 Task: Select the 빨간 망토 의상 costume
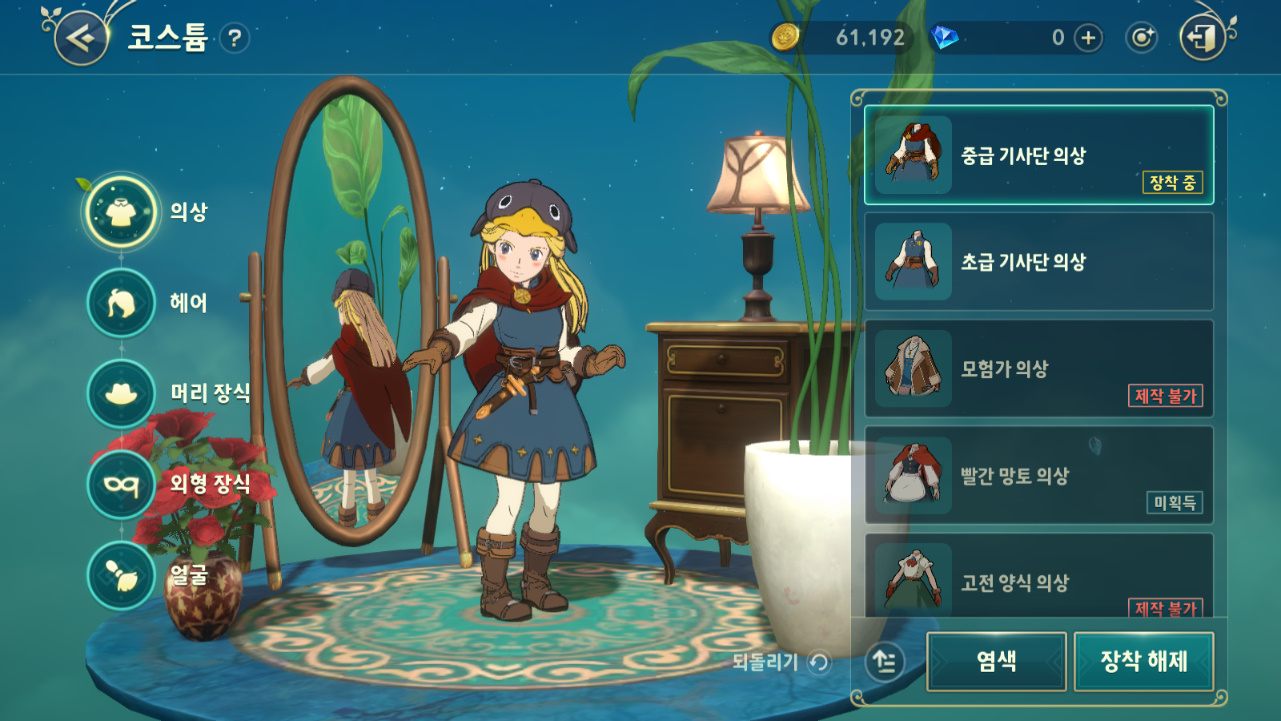(x=1038, y=476)
